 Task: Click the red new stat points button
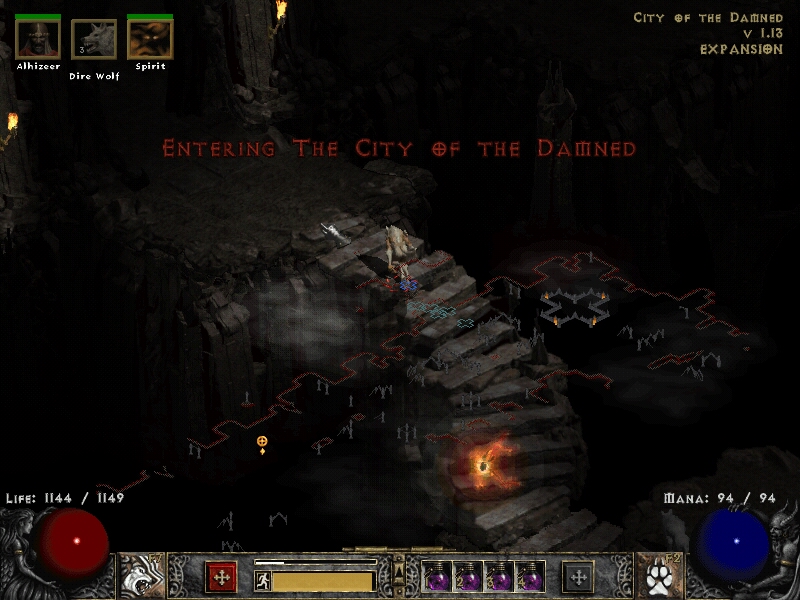tap(221, 577)
